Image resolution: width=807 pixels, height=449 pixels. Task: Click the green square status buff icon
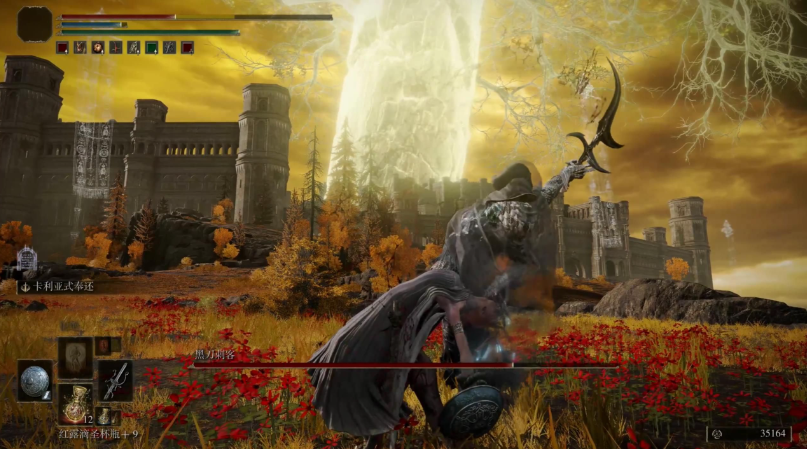click(x=151, y=47)
